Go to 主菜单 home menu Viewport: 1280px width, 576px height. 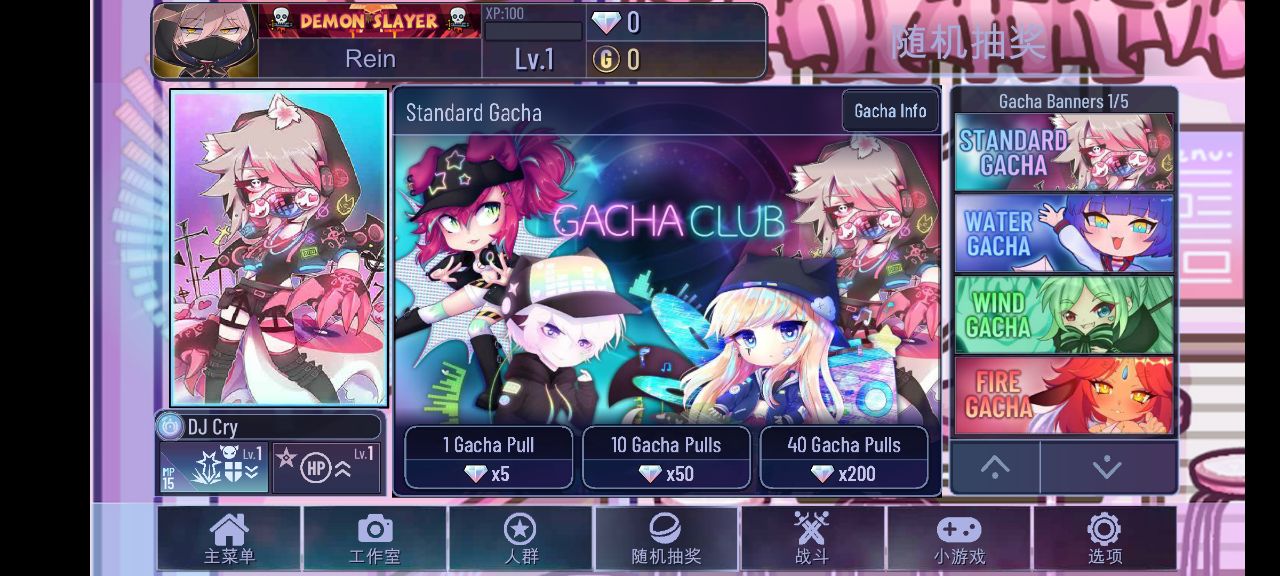point(229,539)
